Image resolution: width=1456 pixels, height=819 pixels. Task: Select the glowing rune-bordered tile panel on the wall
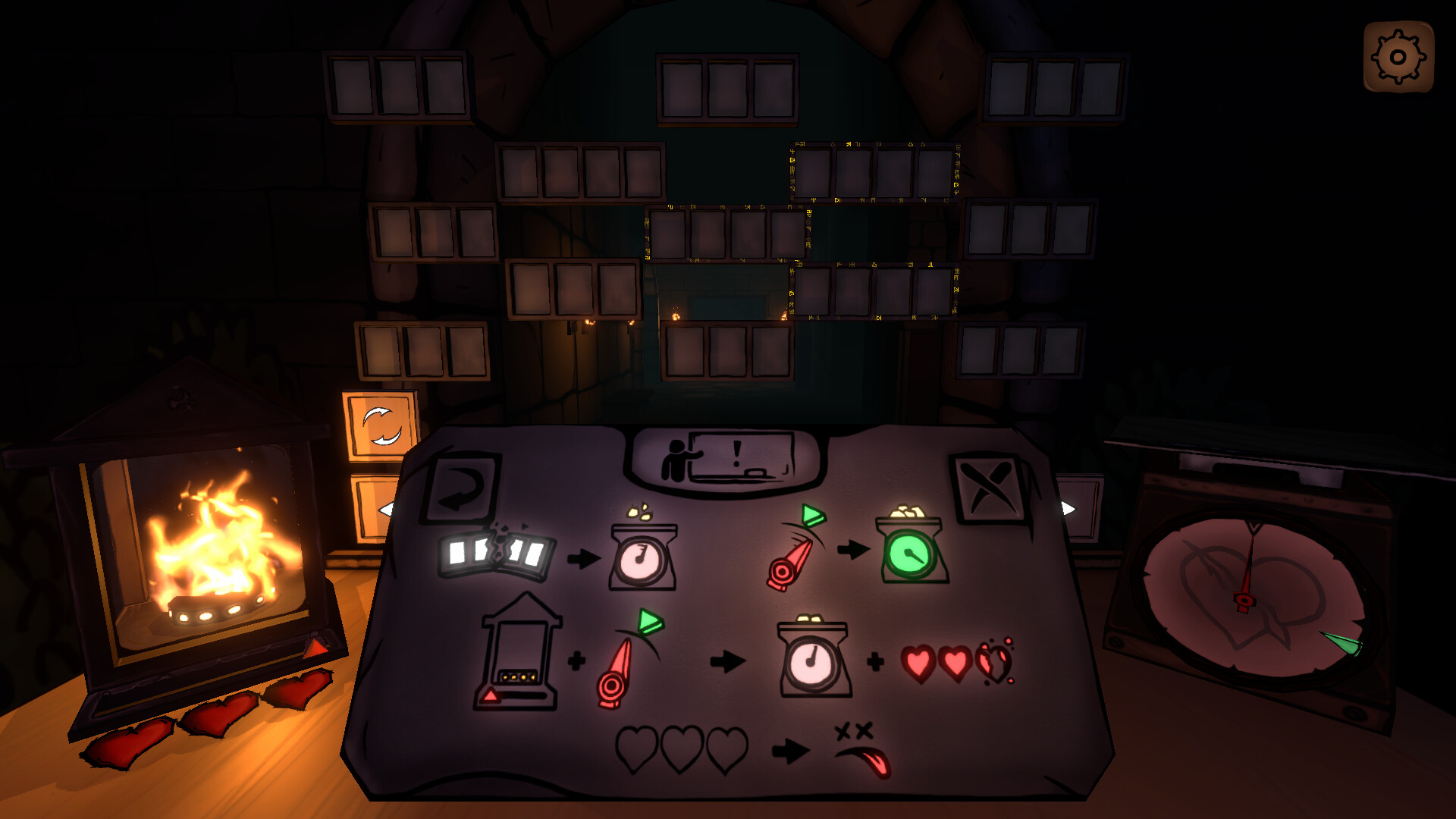click(872, 171)
